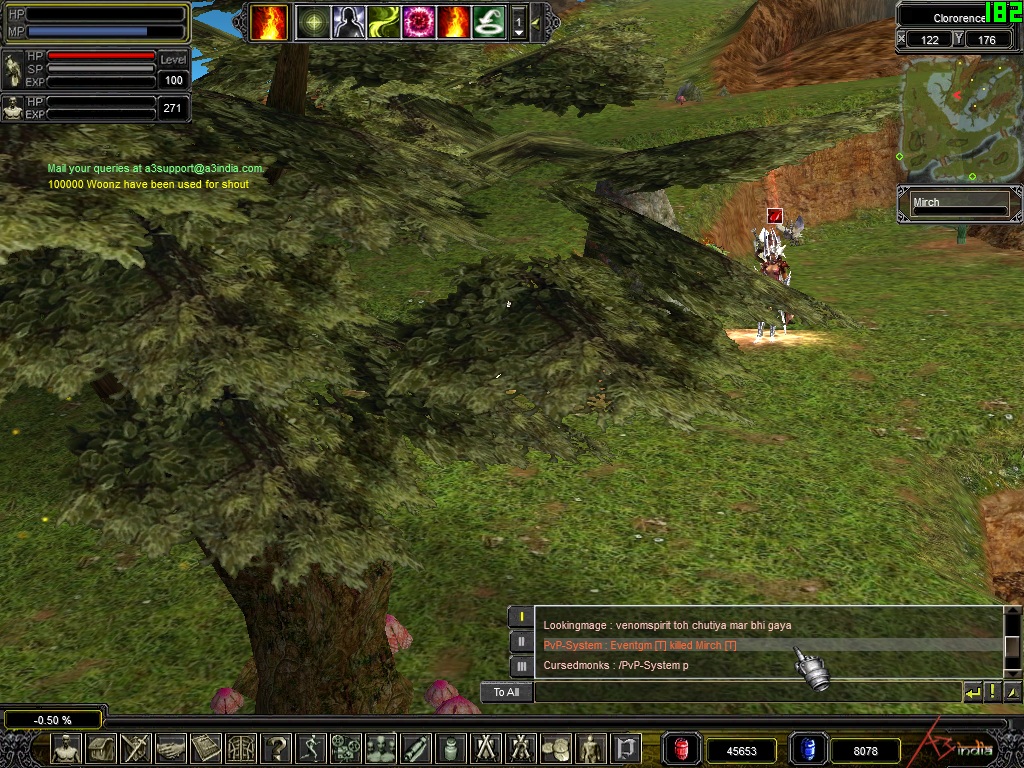Activate the magenta energy burst skill
The width and height of the screenshot is (1024, 768).
[x=418, y=22]
